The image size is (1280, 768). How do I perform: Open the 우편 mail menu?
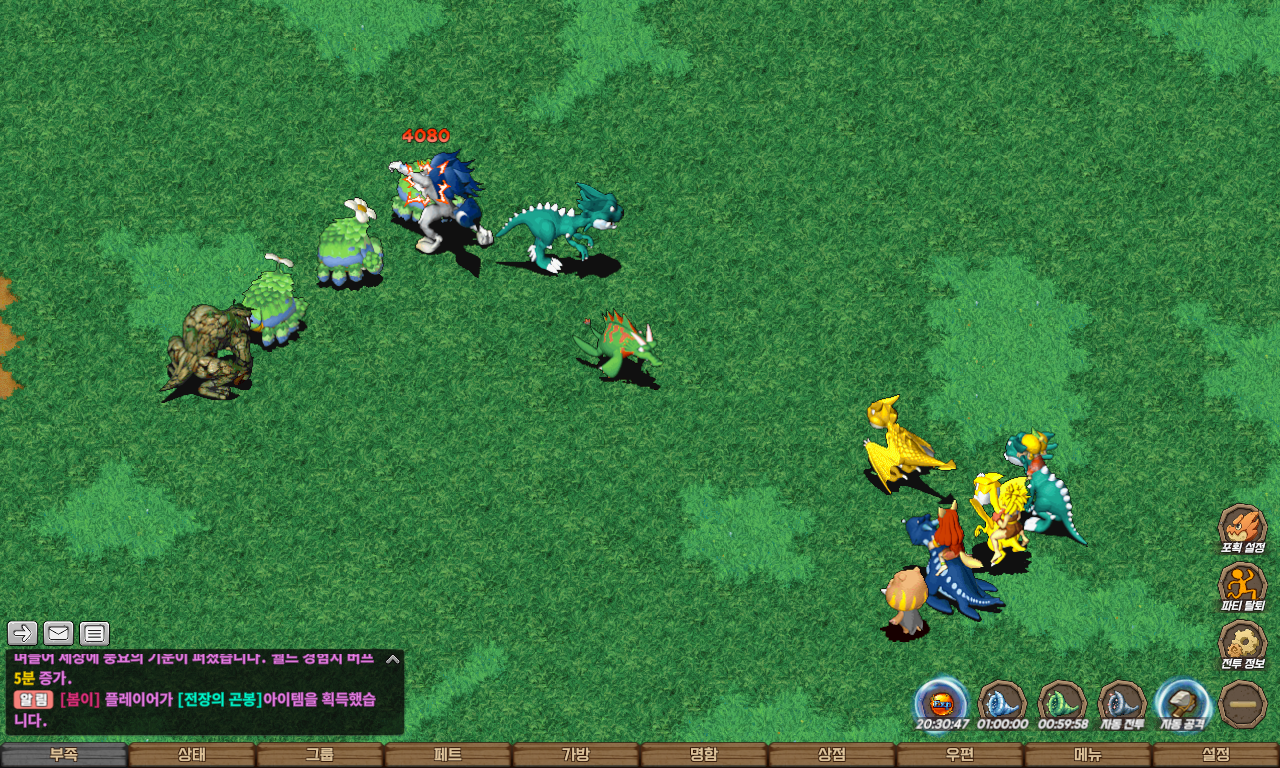tap(960, 755)
